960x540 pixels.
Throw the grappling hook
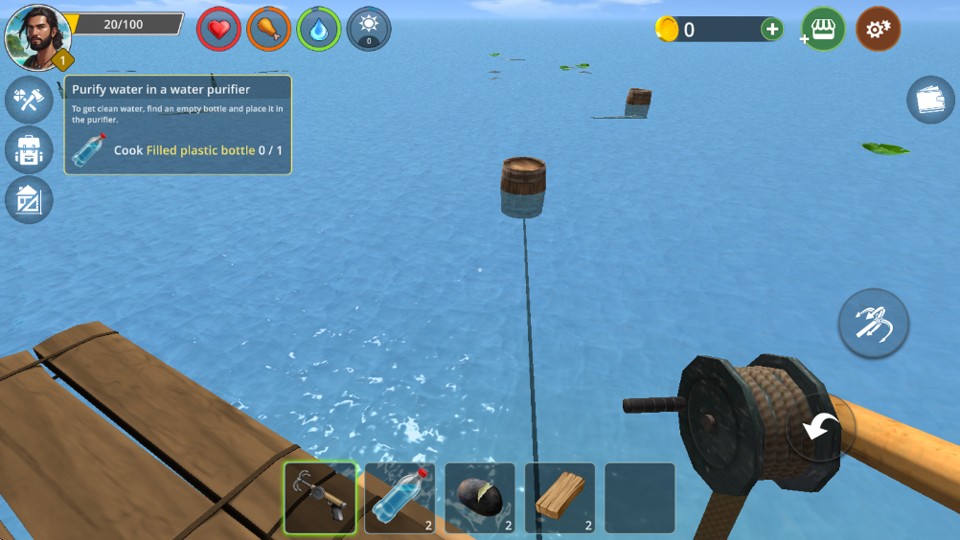coord(873,323)
